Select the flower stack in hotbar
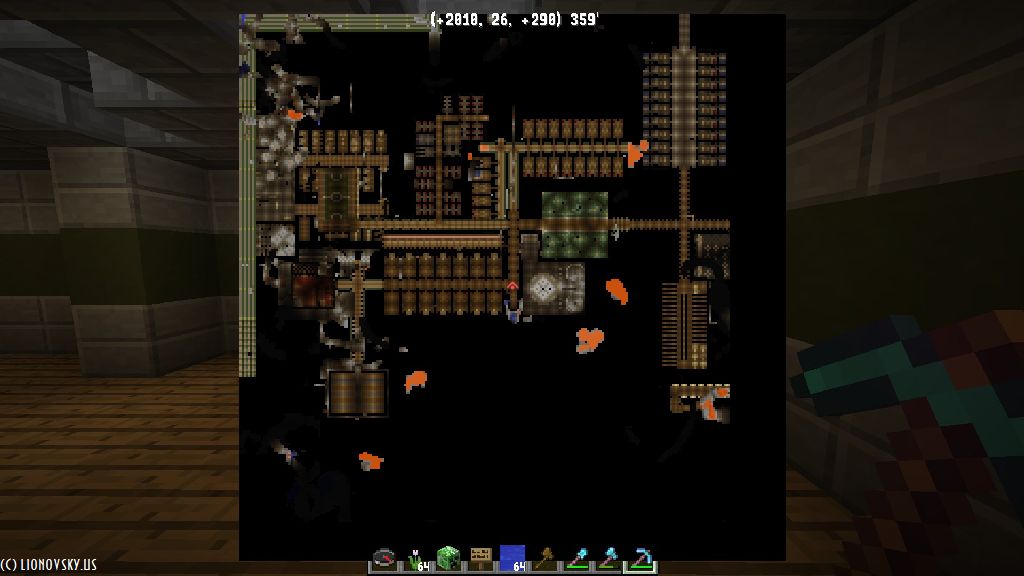 416,558
